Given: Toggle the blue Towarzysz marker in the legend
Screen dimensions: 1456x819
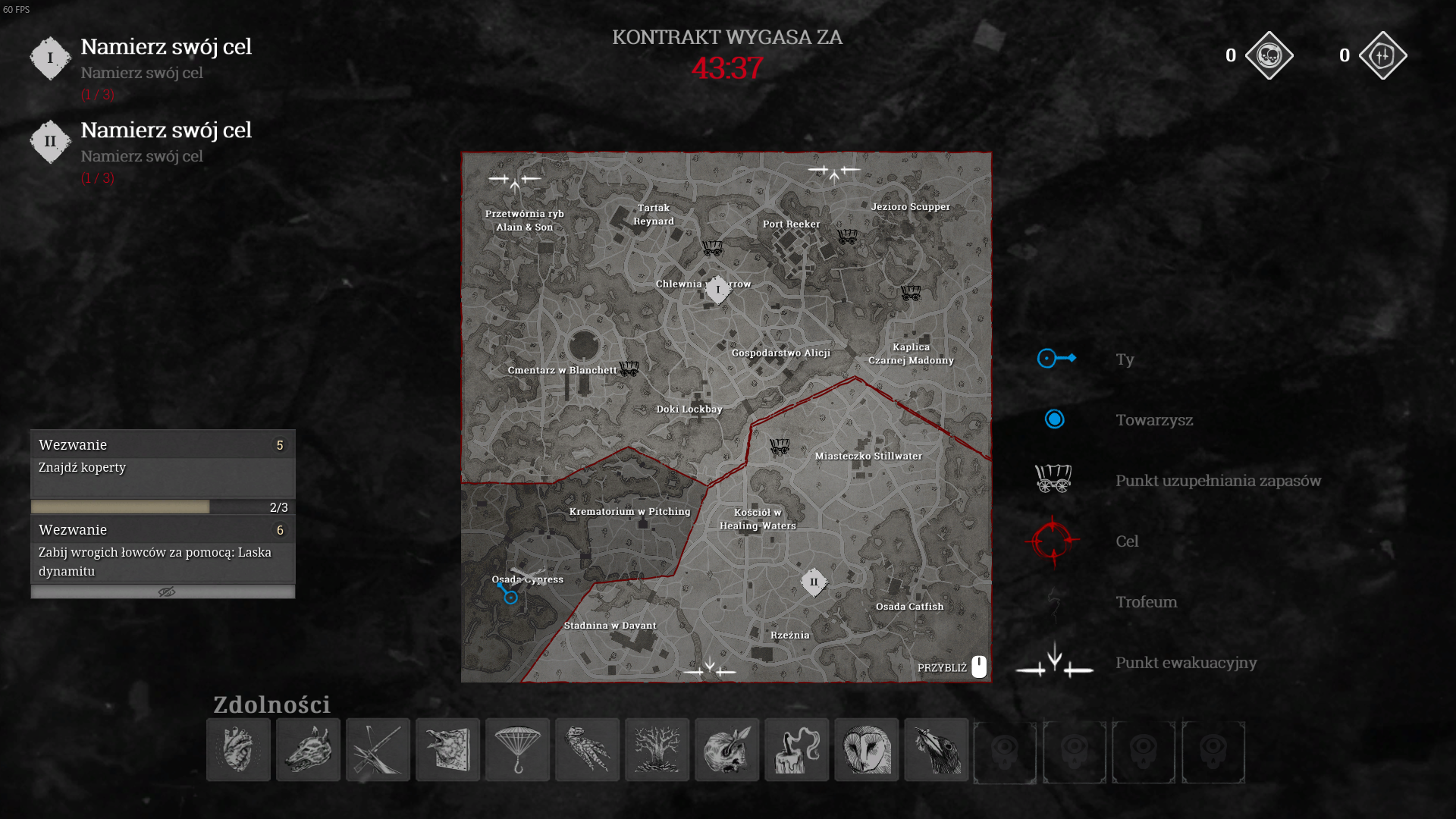Looking at the screenshot, I should click(x=1054, y=419).
